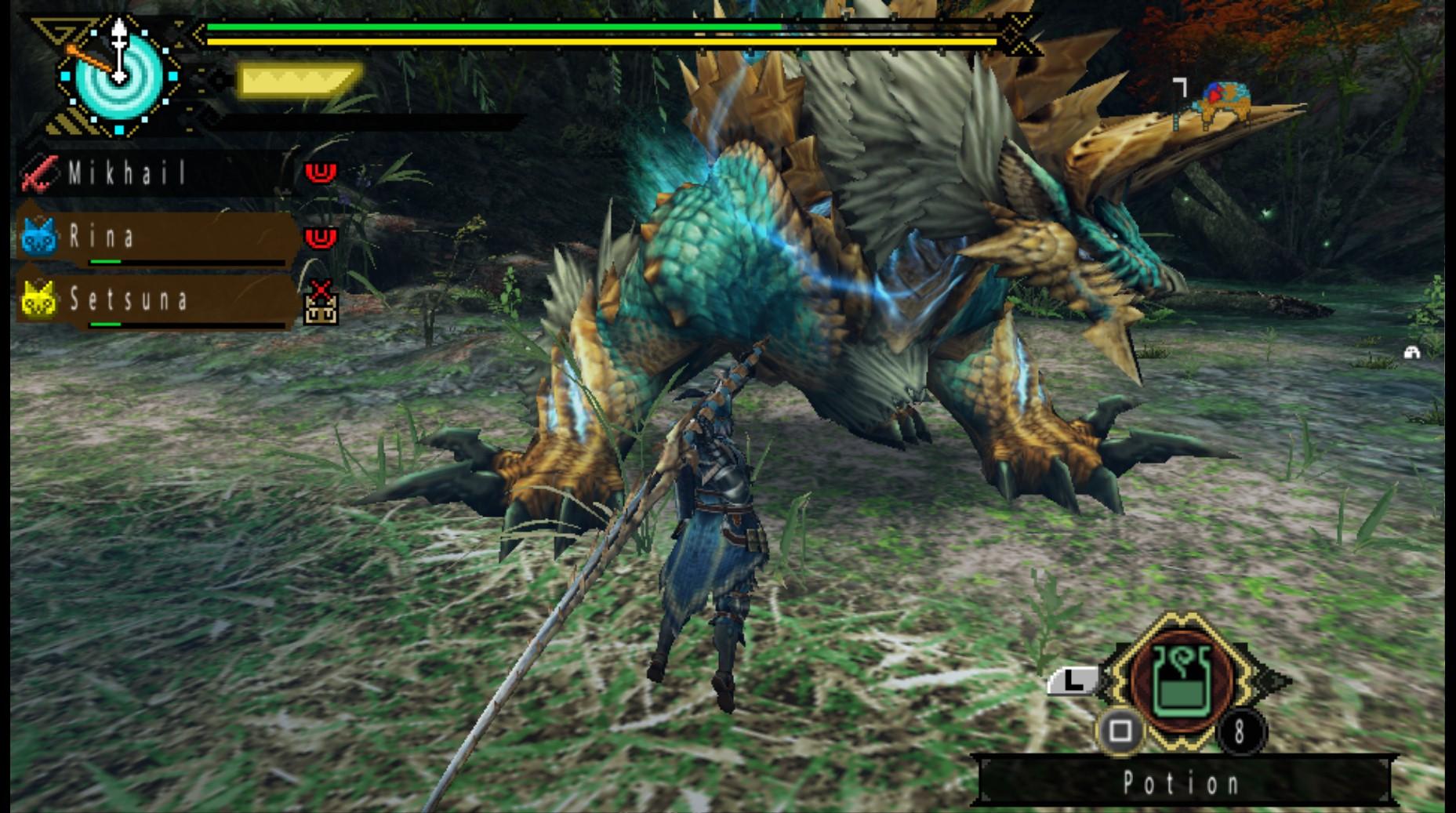Click the yellow weapon sharpness gauge
The image size is (1456, 813).
pyautogui.click(x=298, y=80)
